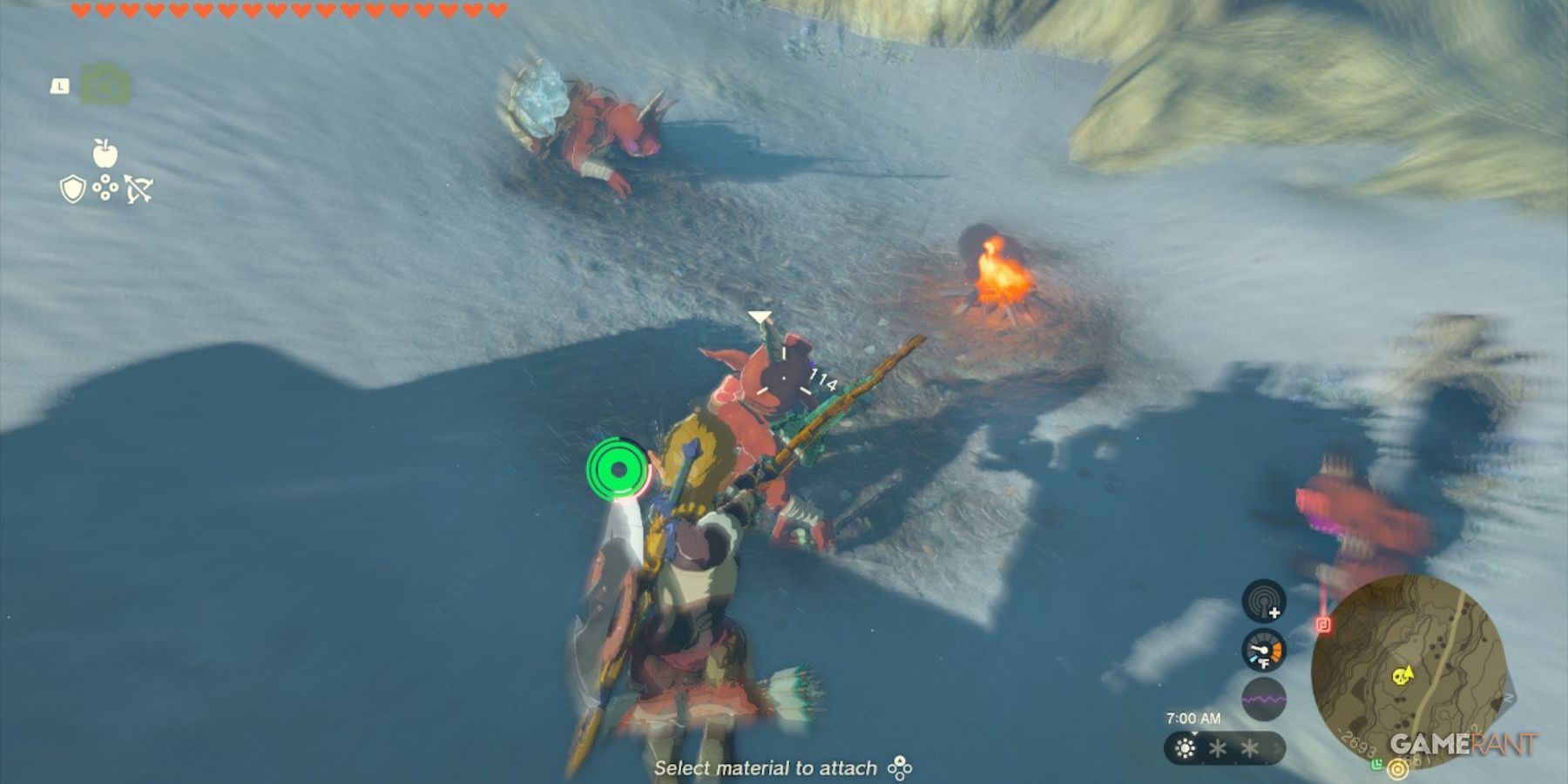The width and height of the screenshot is (1568, 784).
Task: Expand the circular minimap
Action: 1409,672
